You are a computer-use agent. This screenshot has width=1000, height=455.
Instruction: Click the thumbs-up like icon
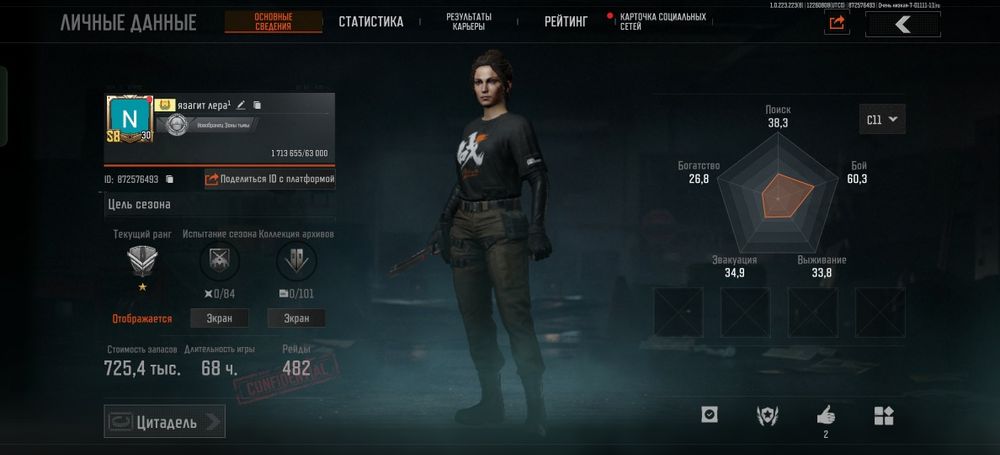(825, 414)
